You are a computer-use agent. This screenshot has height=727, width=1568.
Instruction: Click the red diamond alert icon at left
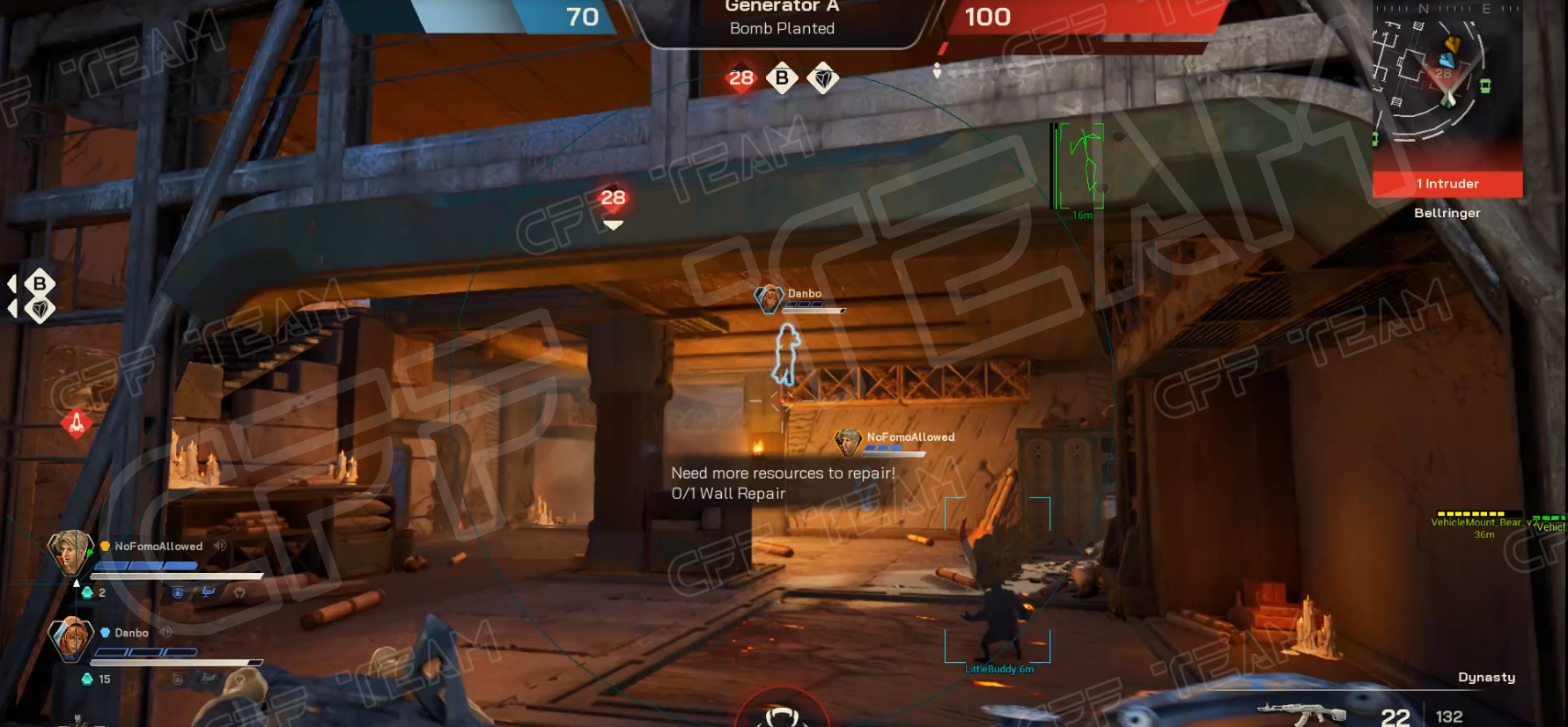pyautogui.click(x=77, y=423)
